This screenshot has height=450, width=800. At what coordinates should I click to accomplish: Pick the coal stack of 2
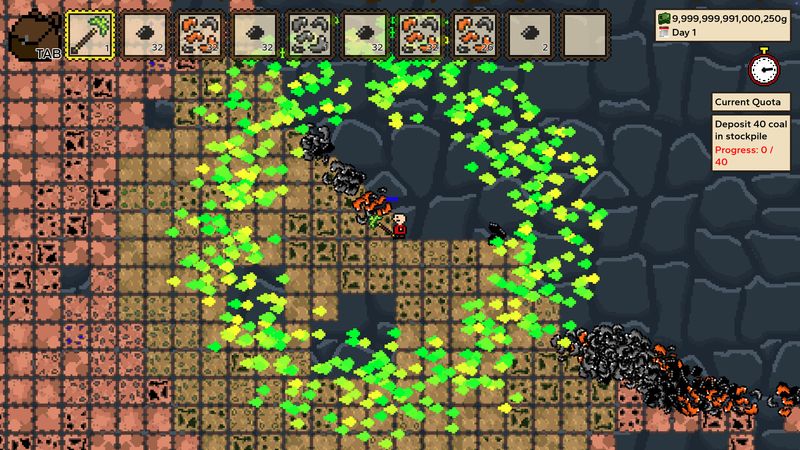pyautogui.click(x=530, y=34)
